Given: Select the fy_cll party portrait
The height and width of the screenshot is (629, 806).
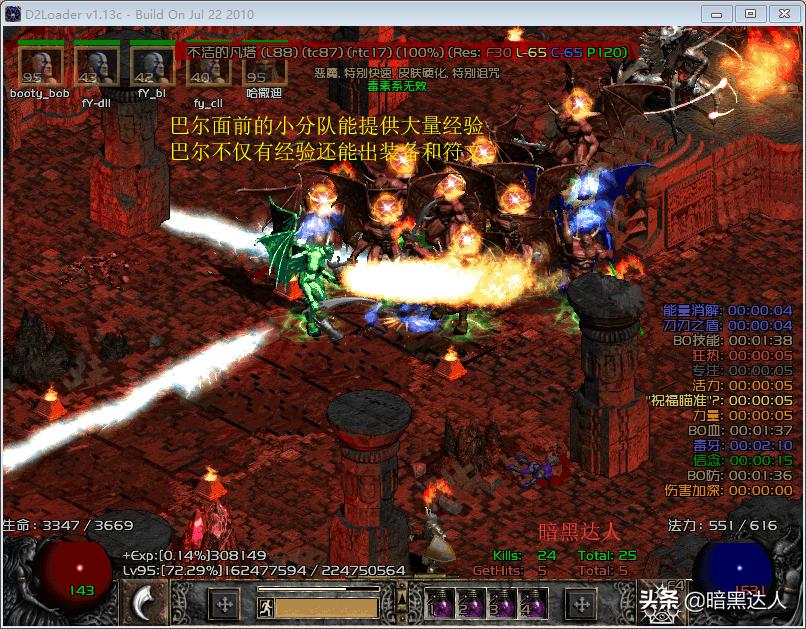Looking at the screenshot, I should [207, 70].
